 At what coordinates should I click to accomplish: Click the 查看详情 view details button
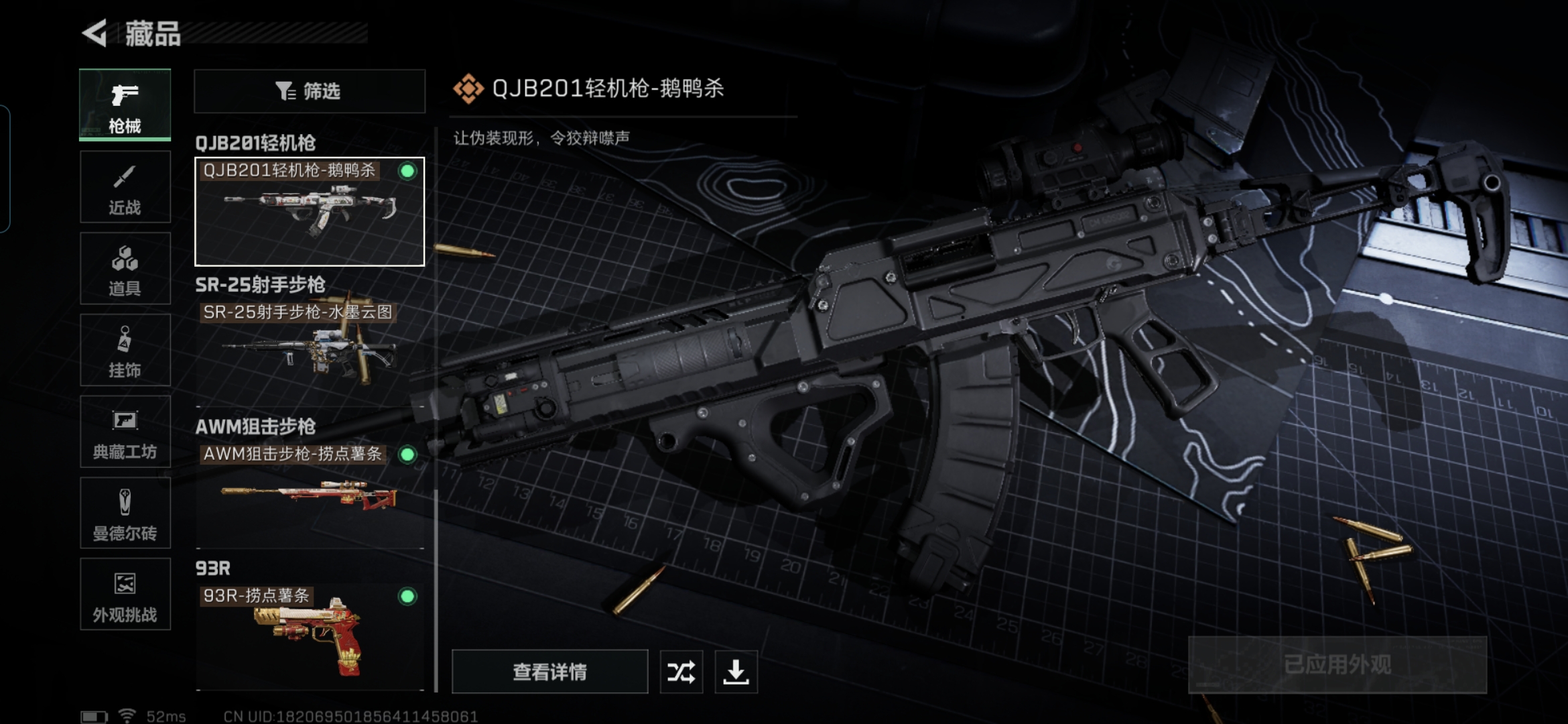549,672
